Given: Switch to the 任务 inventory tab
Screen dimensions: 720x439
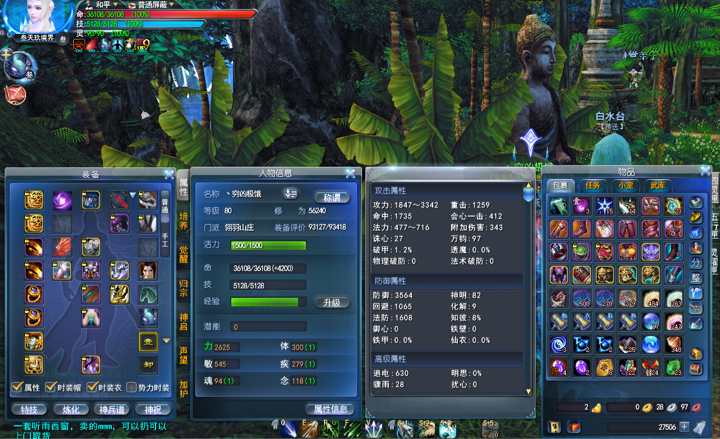Looking at the screenshot, I should point(593,185).
